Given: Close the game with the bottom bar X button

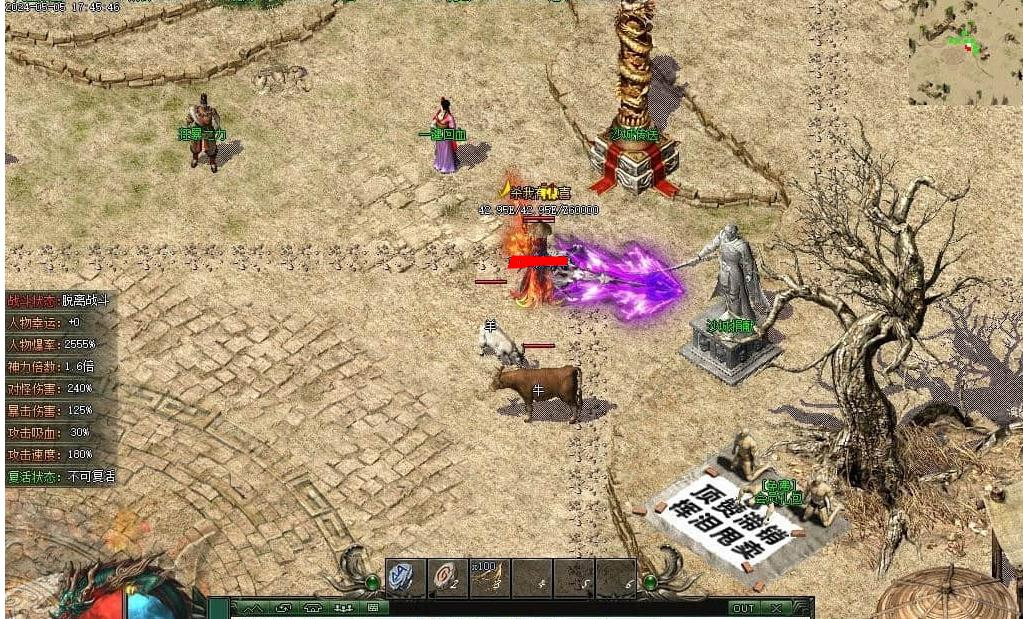Looking at the screenshot, I should [x=777, y=608].
